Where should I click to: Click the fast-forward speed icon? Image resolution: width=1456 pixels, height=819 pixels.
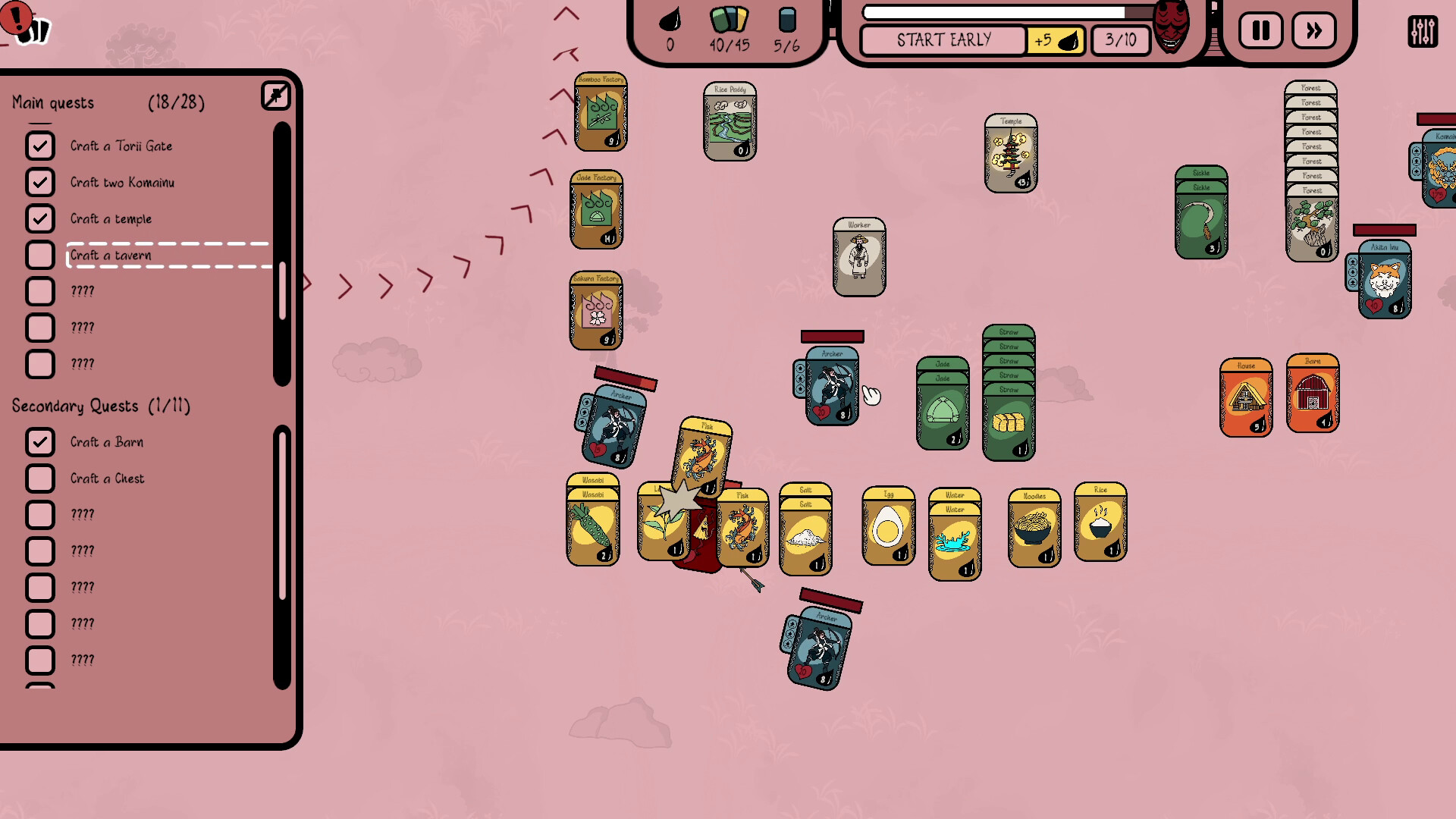[1314, 30]
